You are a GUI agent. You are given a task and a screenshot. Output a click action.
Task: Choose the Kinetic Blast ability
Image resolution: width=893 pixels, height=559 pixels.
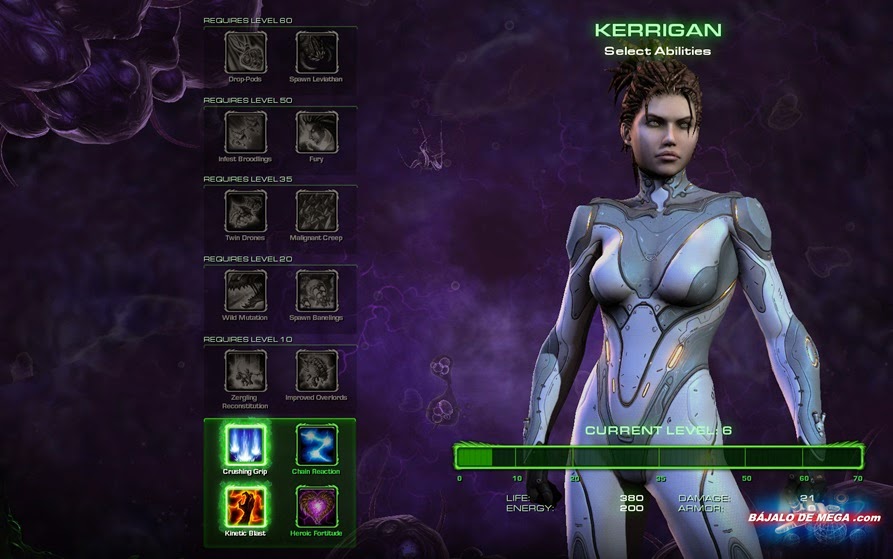pos(245,507)
